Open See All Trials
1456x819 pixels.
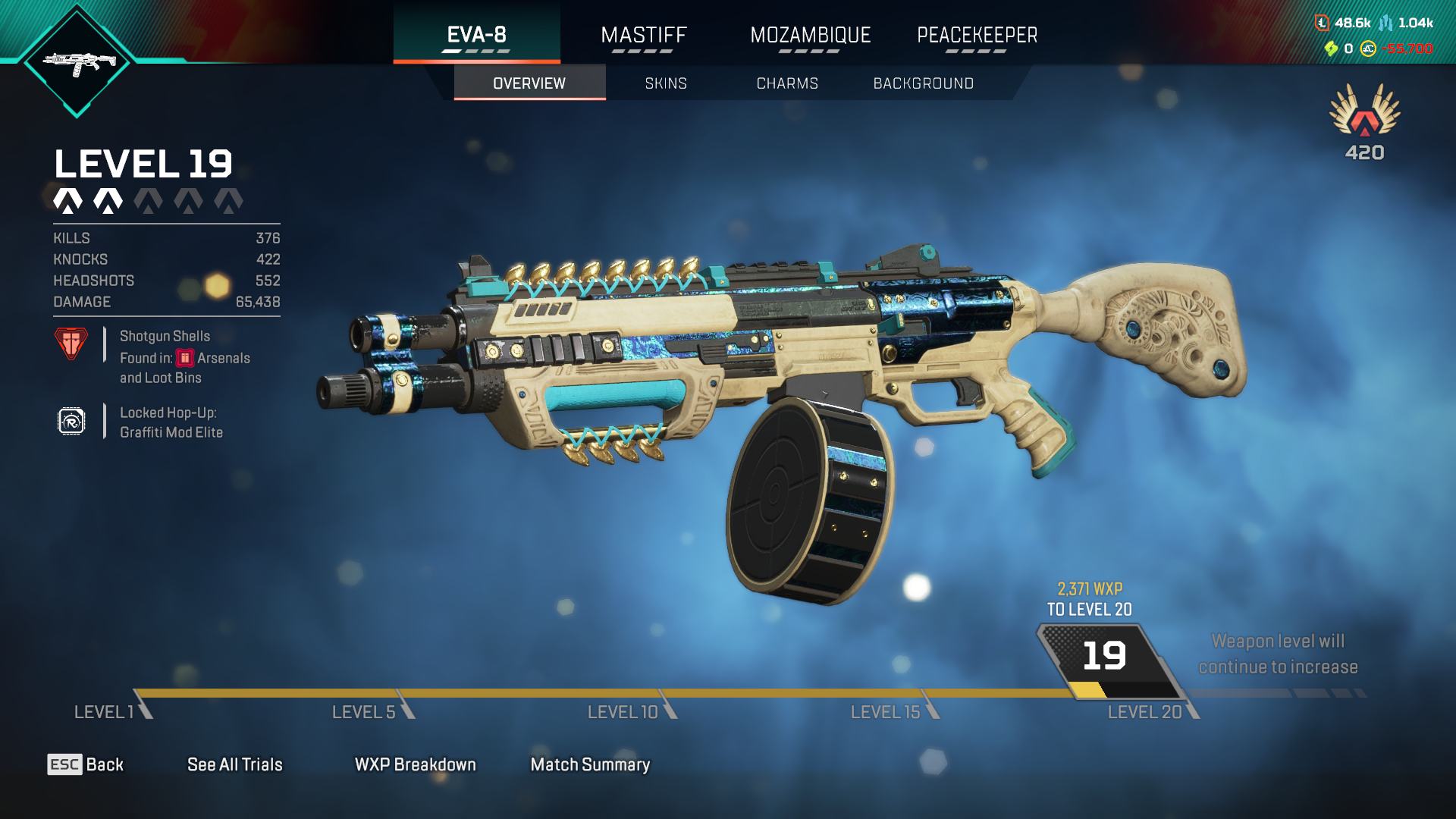[x=234, y=764]
